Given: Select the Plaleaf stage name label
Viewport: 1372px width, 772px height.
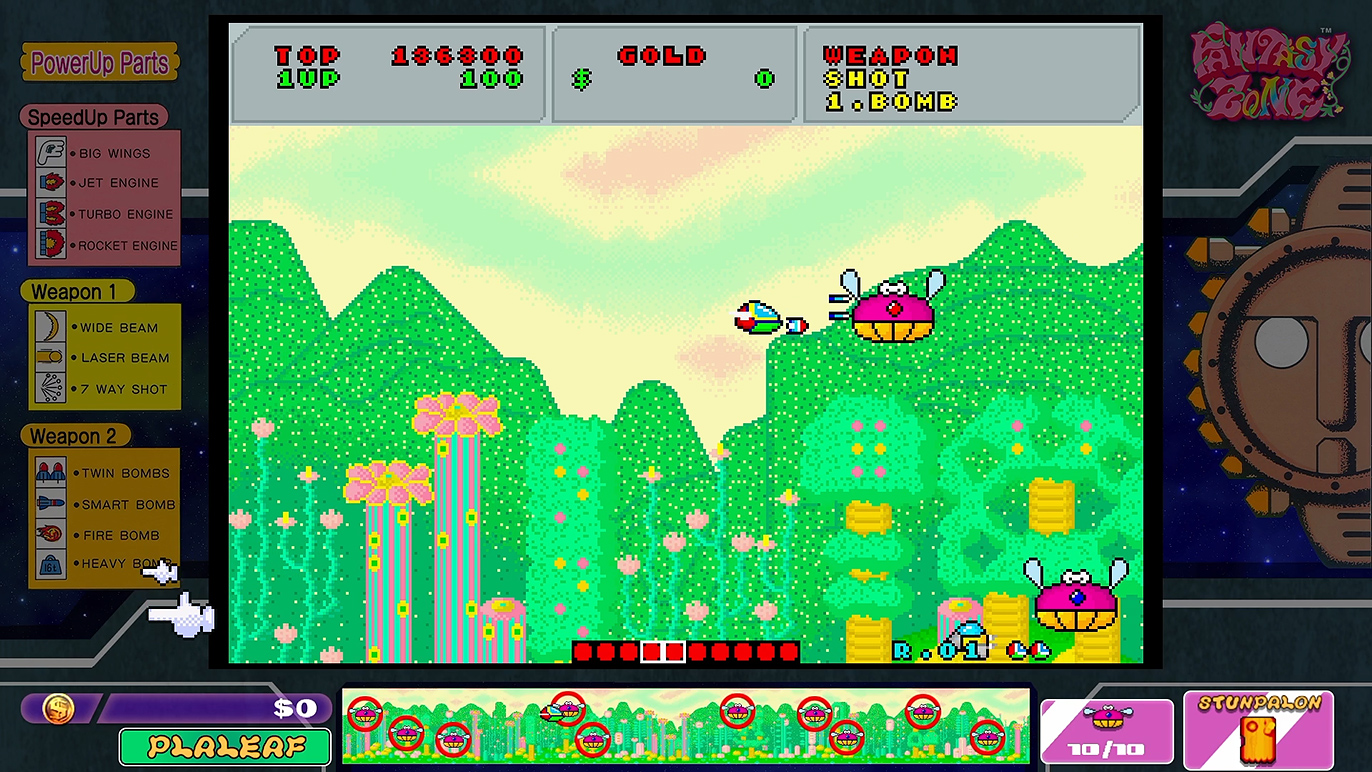Looking at the screenshot, I should pyautogui.click(x=225, y=746).
